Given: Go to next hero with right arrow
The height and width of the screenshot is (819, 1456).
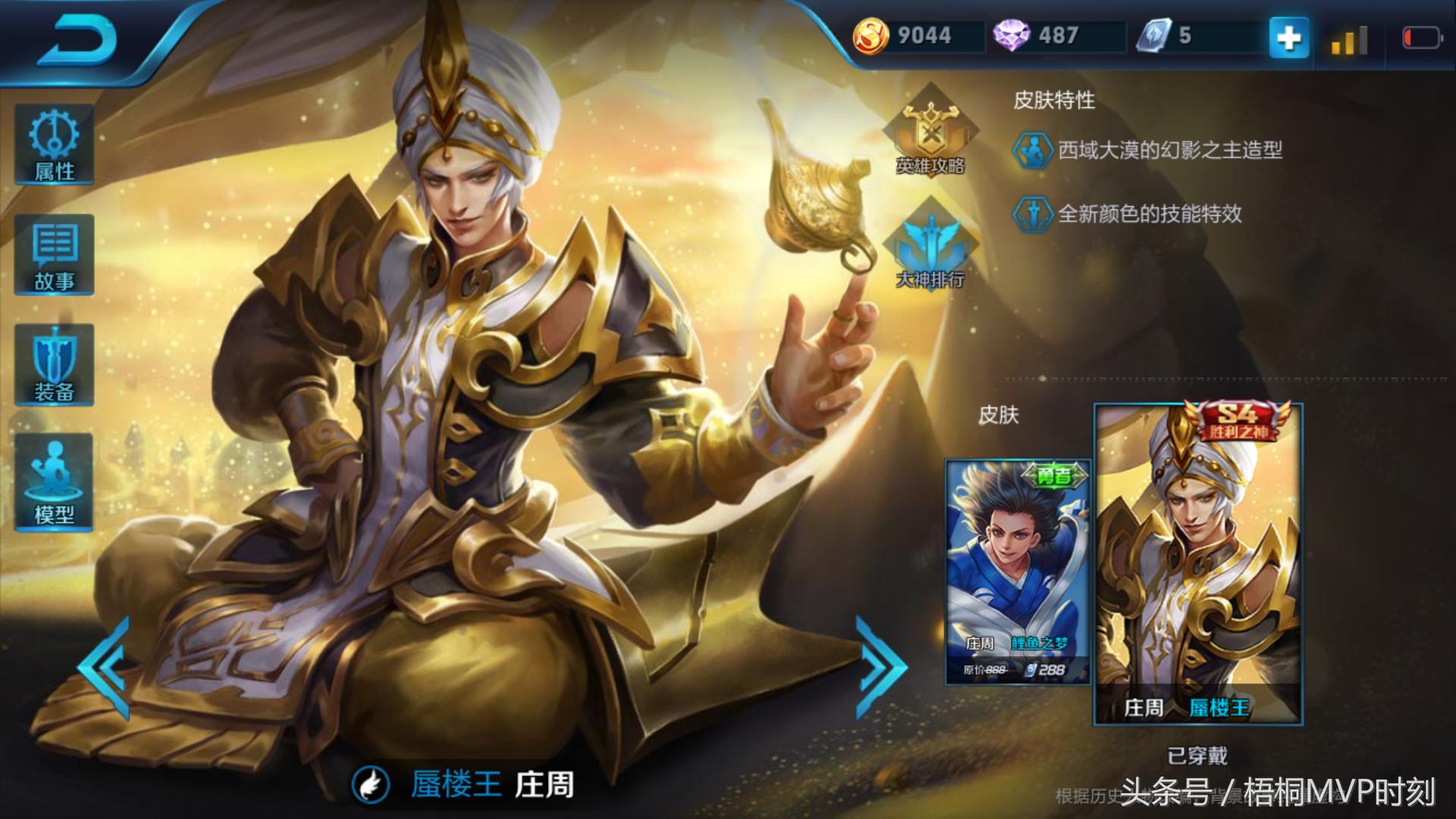Looking at the screenshot, I should [x=880, y=667].
